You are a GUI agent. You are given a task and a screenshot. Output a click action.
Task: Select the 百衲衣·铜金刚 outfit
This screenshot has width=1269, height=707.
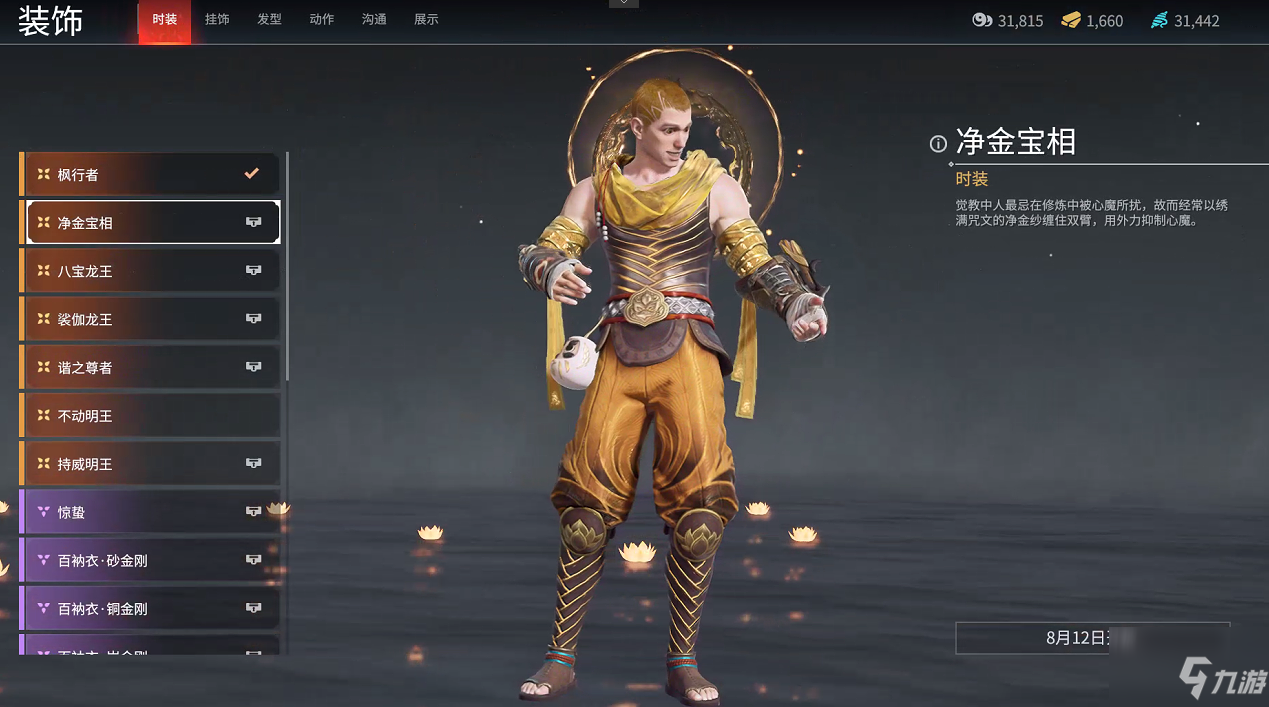pyautogui.click(x=150, y=608)
